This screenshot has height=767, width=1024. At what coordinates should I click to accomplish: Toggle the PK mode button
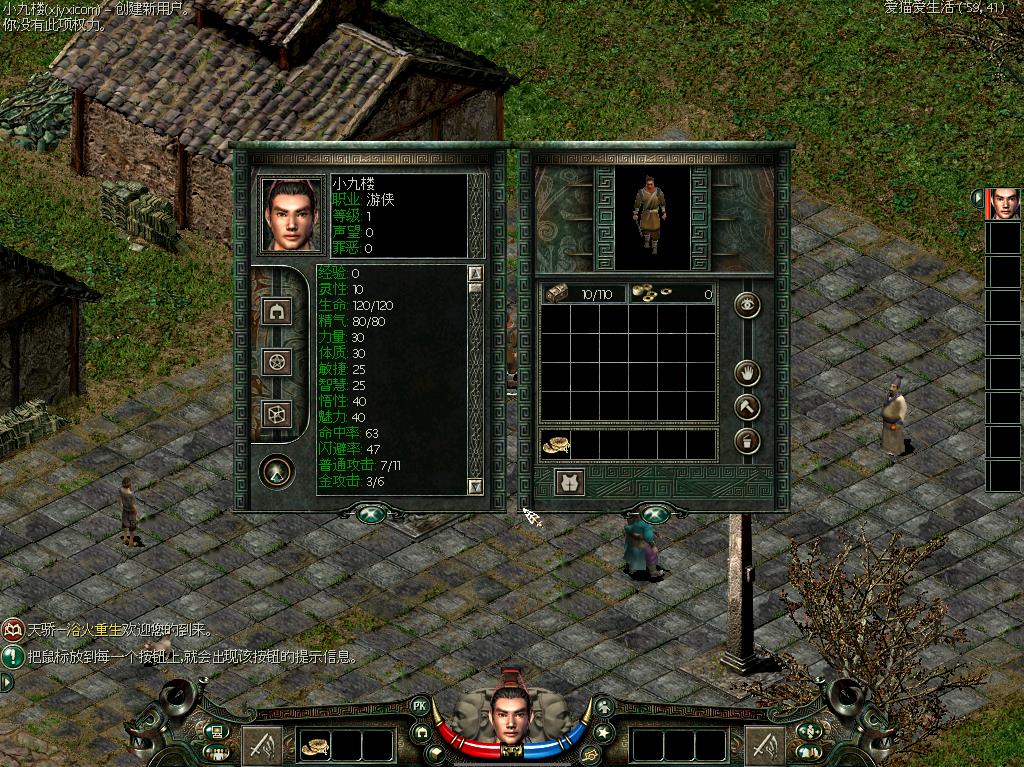[421, 706]
